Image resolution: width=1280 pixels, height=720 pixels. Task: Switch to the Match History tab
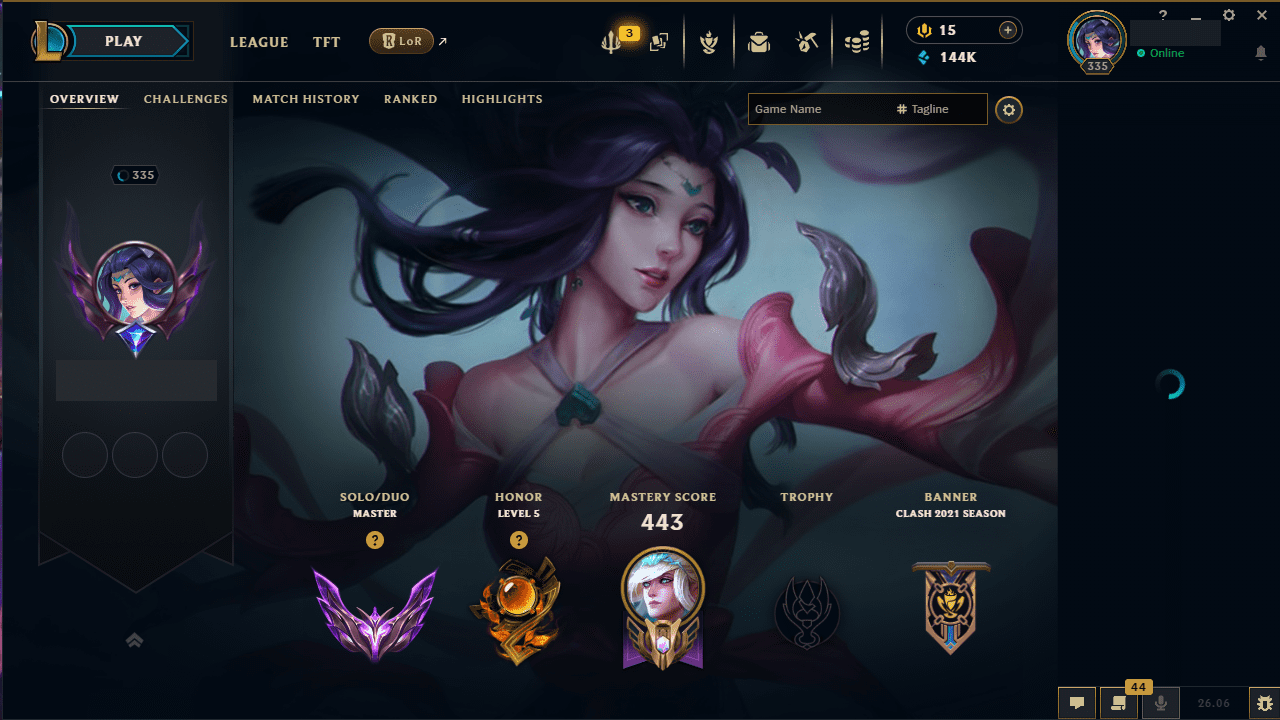pyautogui.click(x=306, y=99)
